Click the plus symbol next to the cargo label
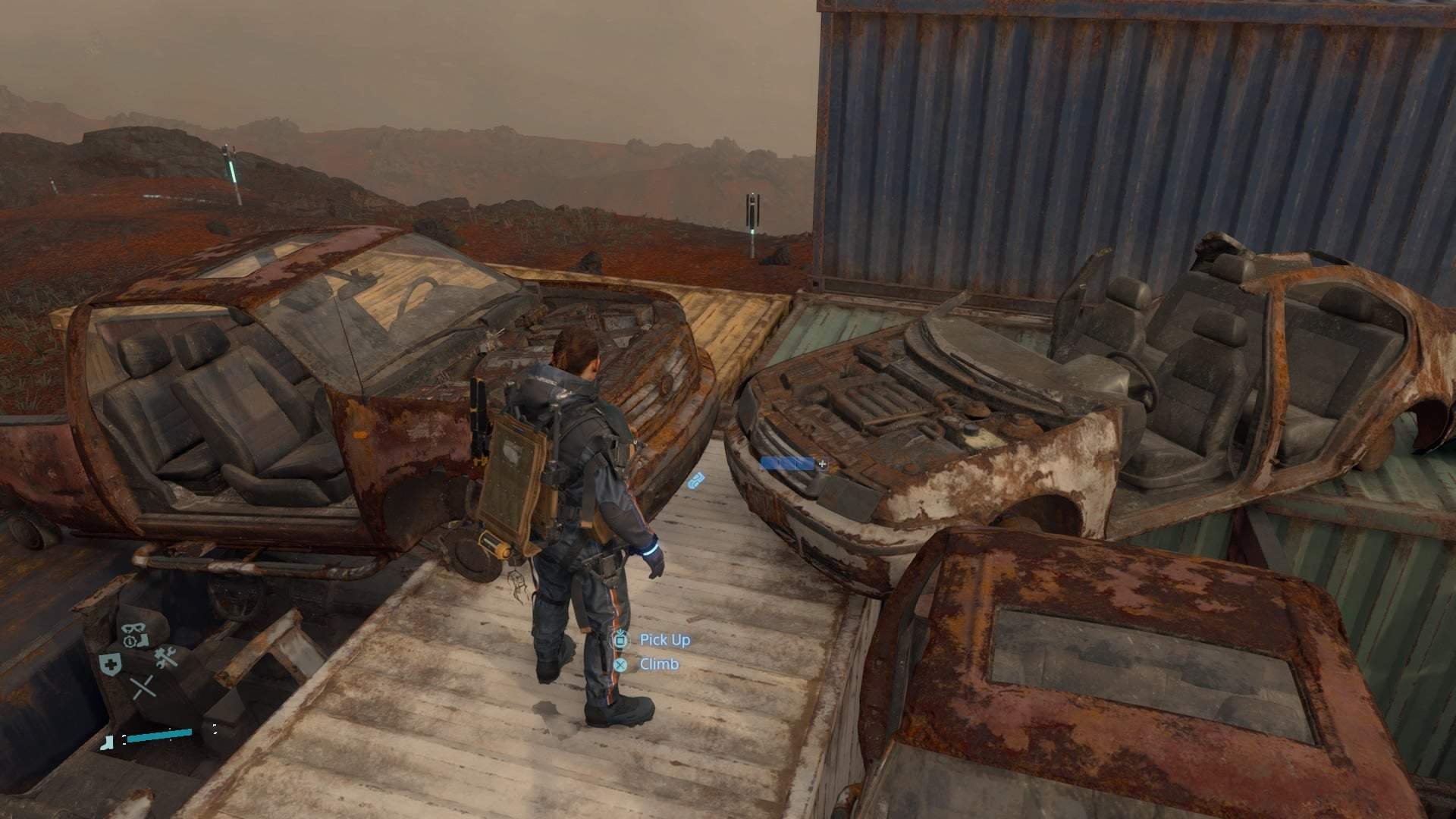Screen dimensions: 1456x819 coord(822,464)
